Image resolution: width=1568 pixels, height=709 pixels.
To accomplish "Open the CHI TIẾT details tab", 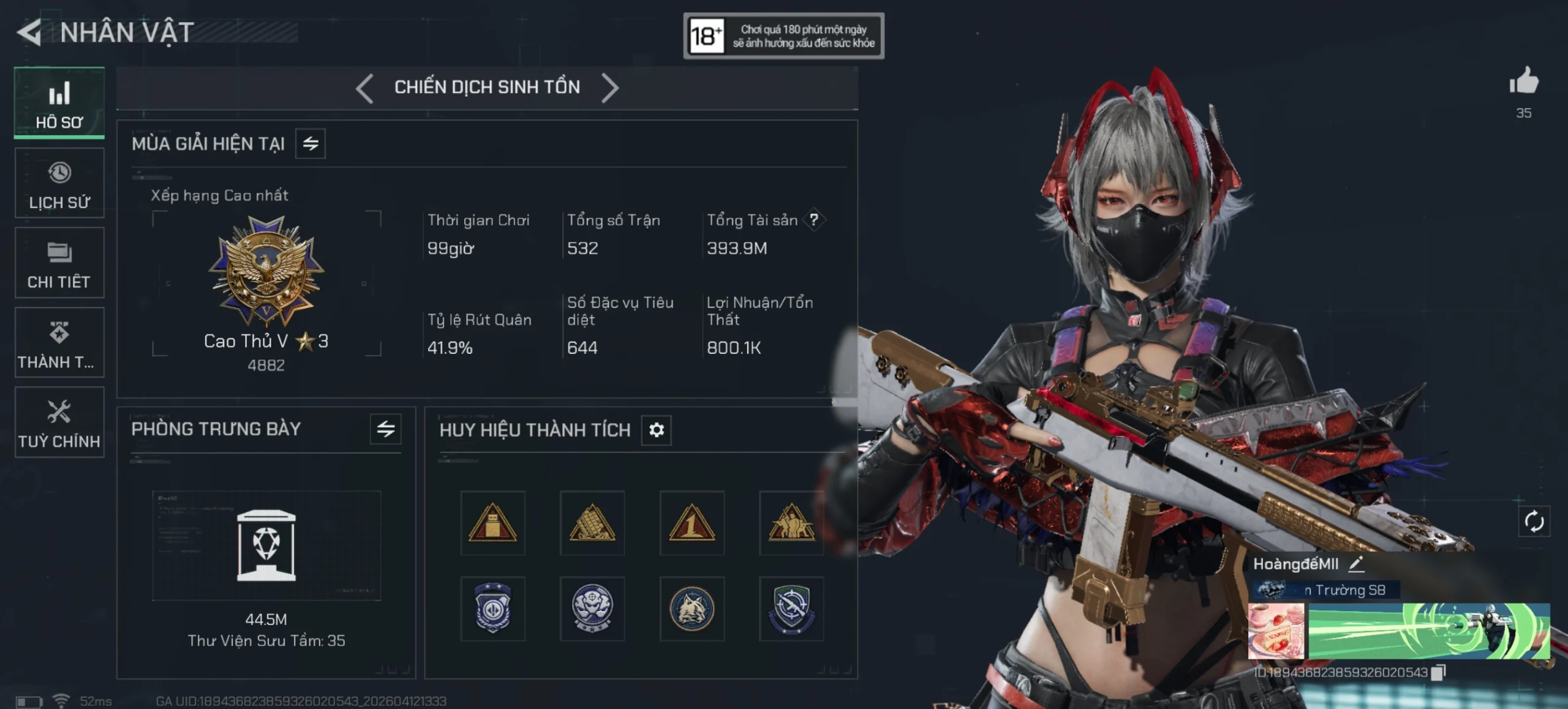I will click(x=59, y=263).
